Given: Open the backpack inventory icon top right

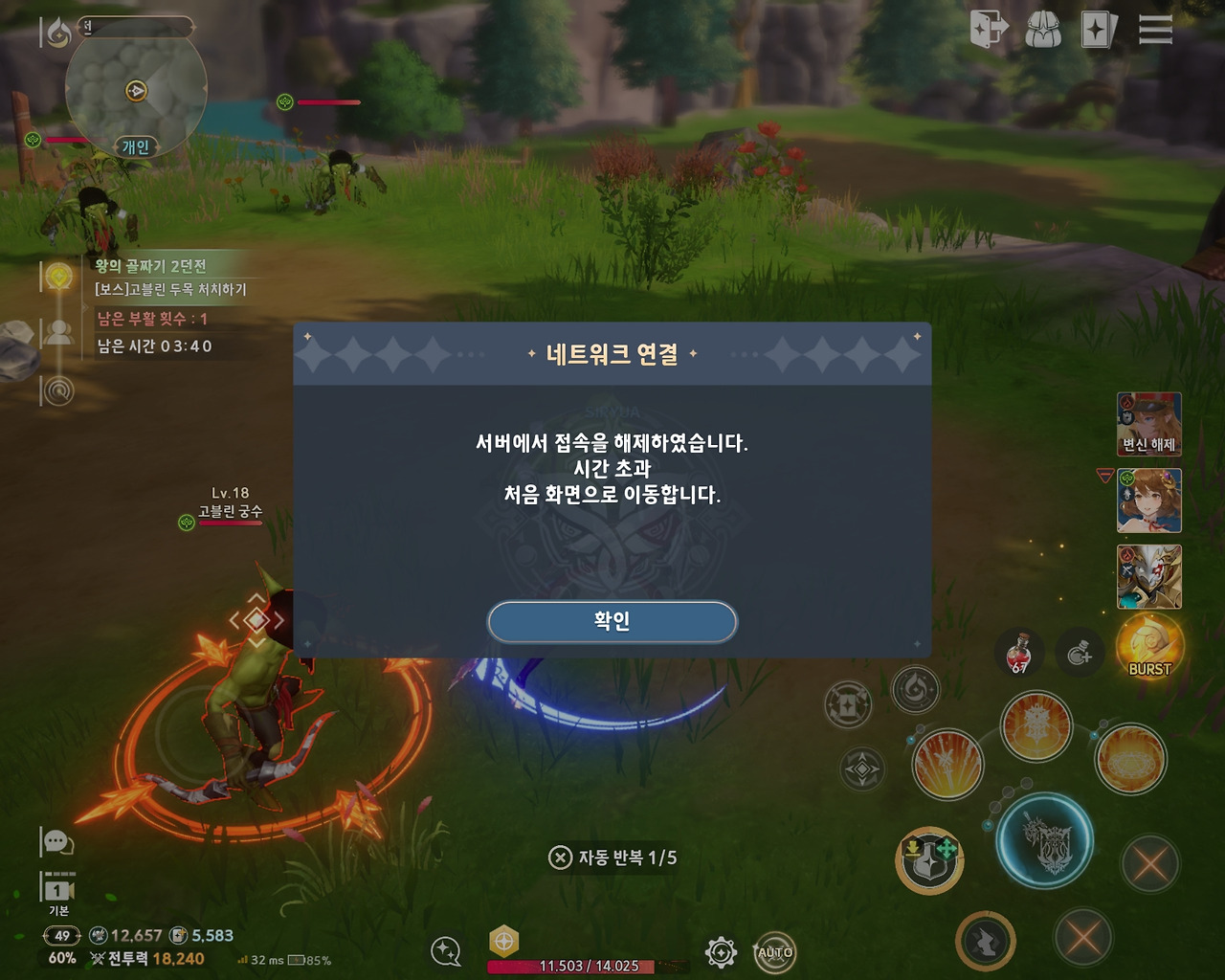Looking at the screenshot, I should 1043,30.
